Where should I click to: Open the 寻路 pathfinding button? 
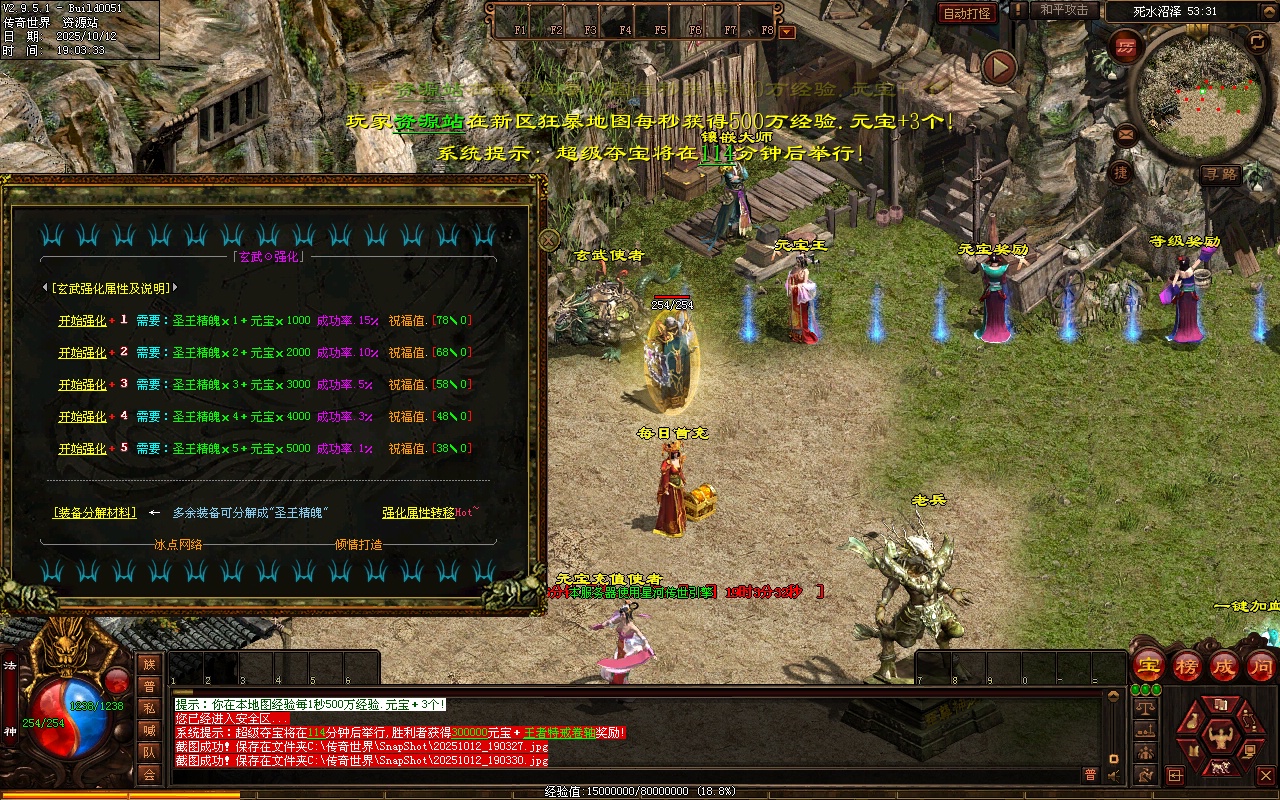click(x=1220, y=174)
